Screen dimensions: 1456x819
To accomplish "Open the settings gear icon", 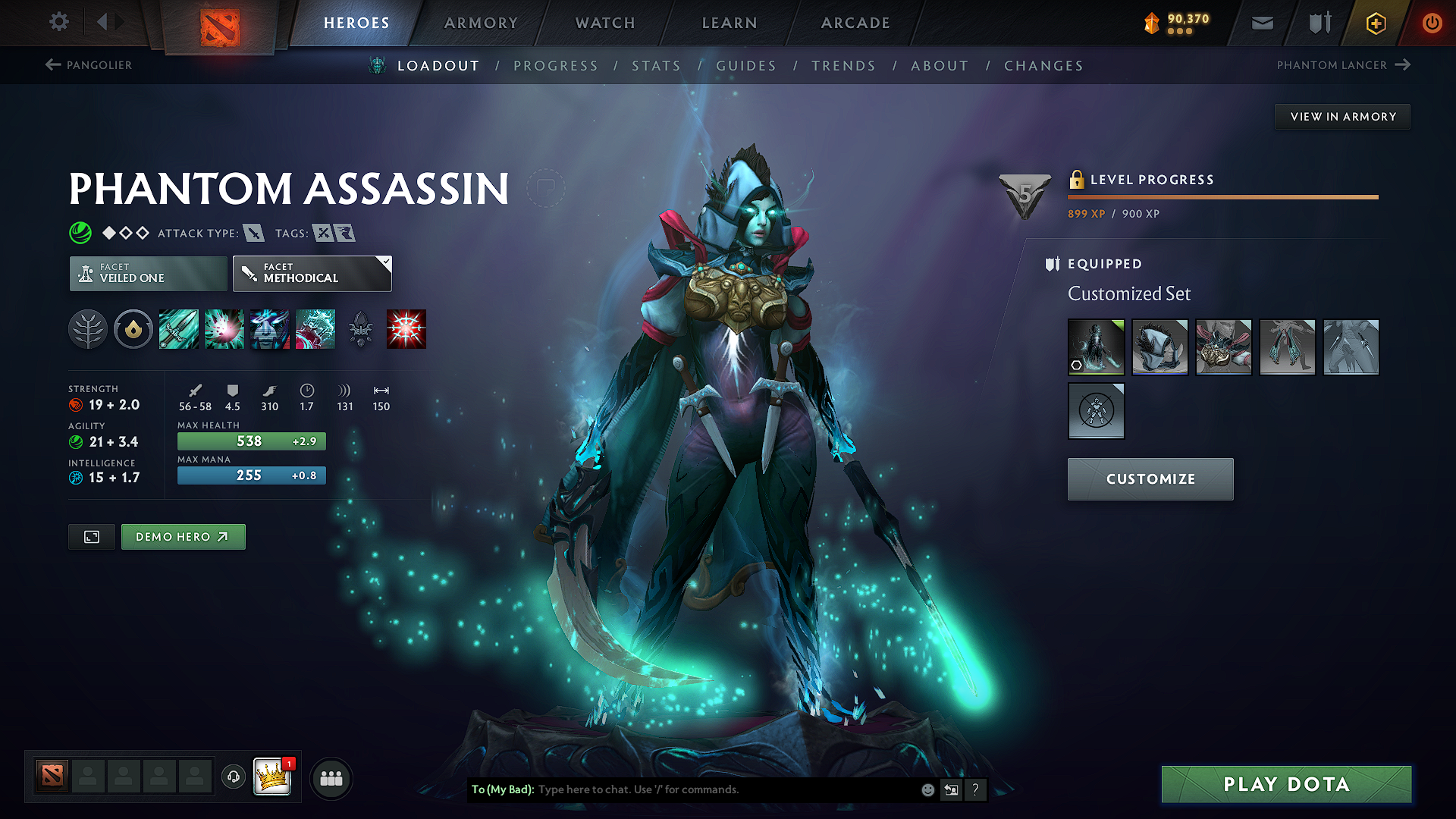I will coord(58,22).
